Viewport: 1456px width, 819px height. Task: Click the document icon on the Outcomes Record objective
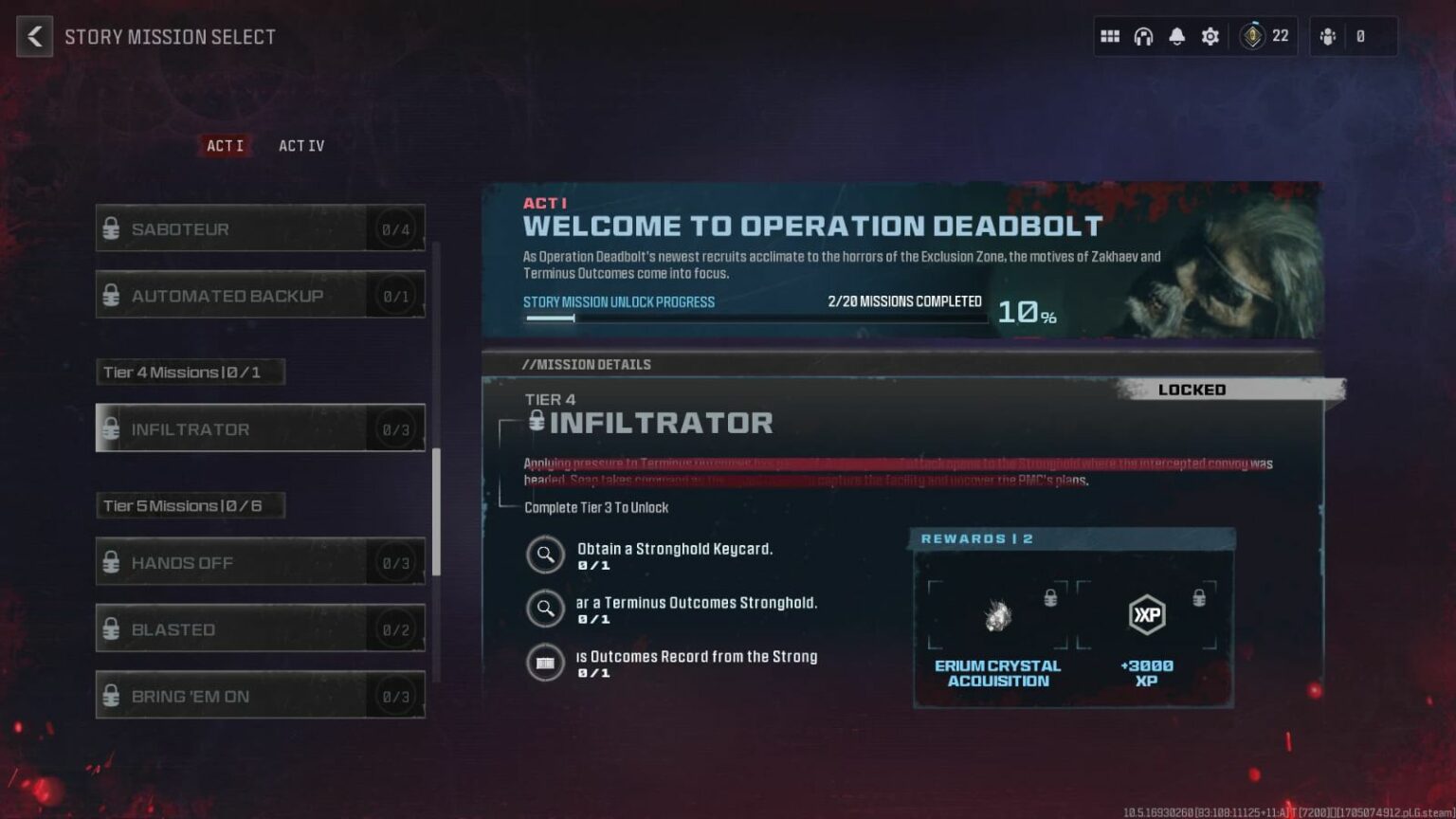[x=545, y=663]
